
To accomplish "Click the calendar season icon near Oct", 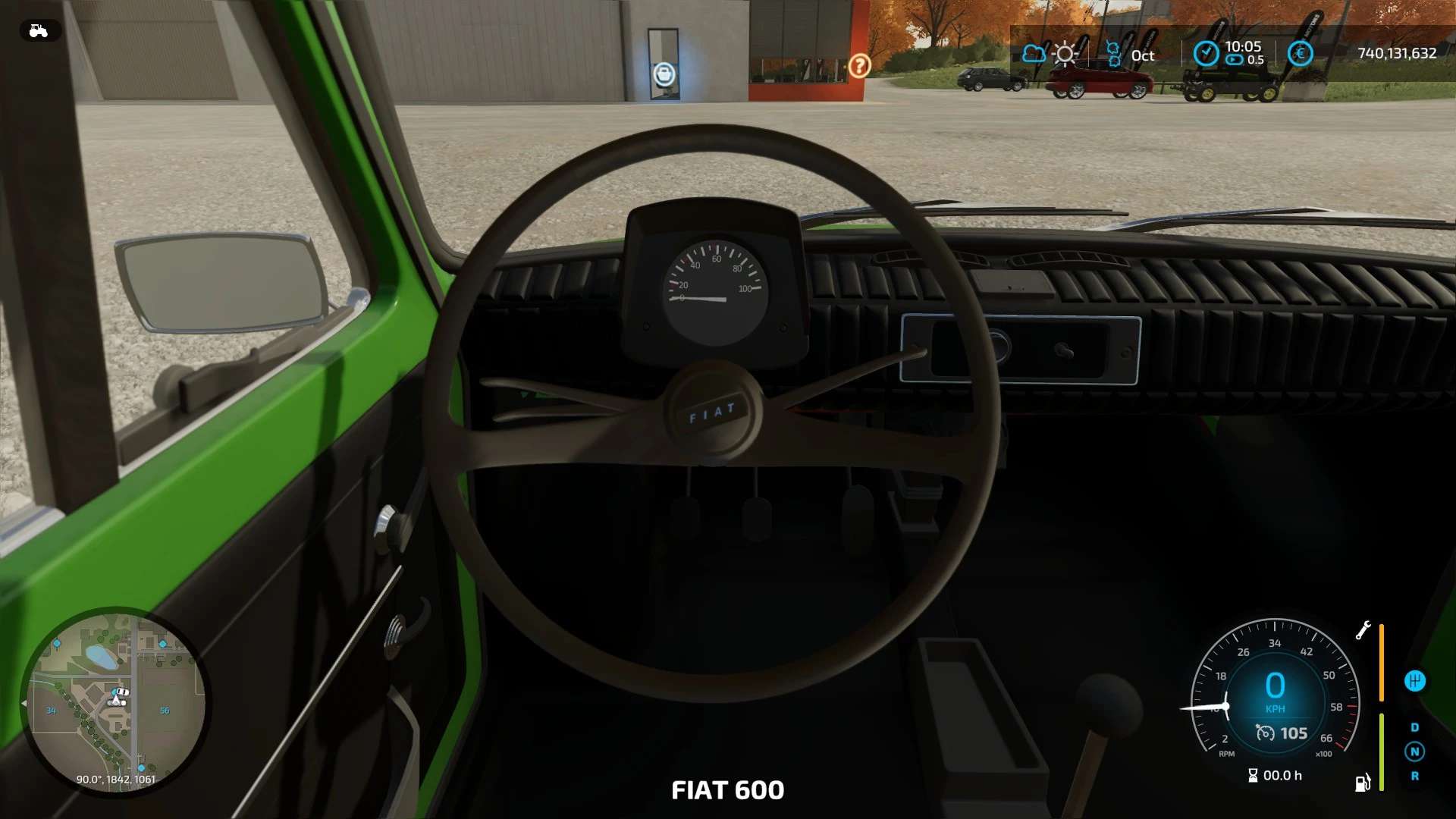I will click(1113, 54).
